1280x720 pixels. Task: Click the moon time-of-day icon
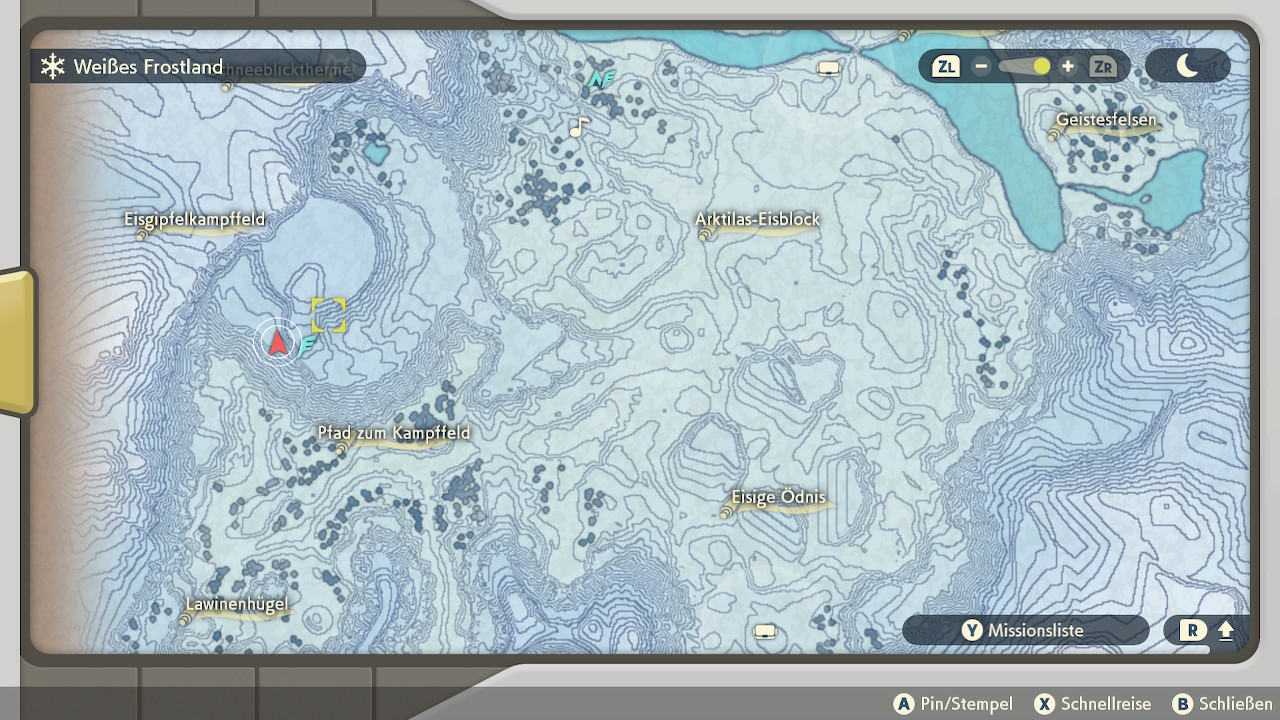[1187, 67]
